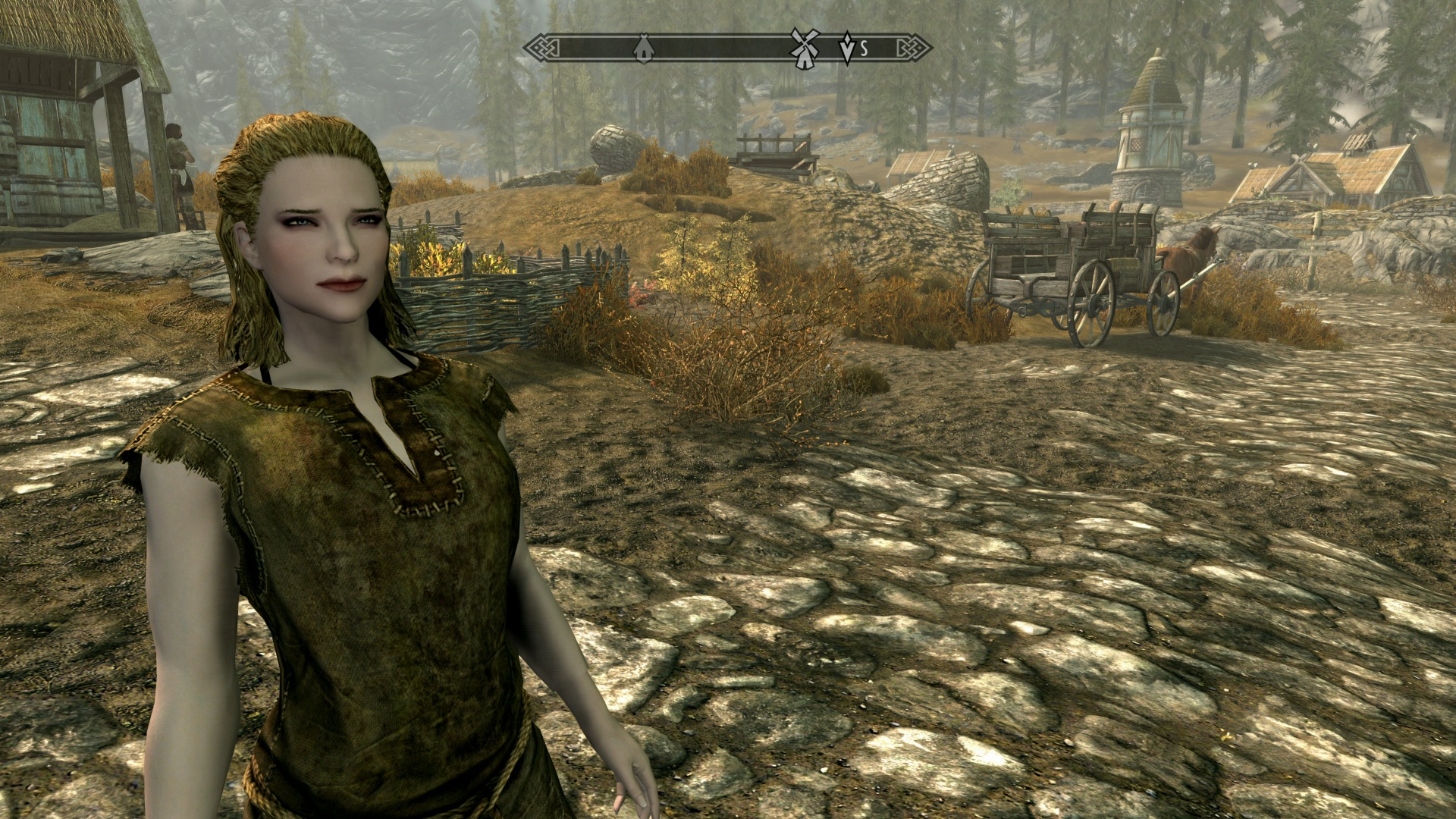Select the hut location marker on the compass
Image resolution: width=1456 pixels, height=819 pixels.
[x=643, y=49]
